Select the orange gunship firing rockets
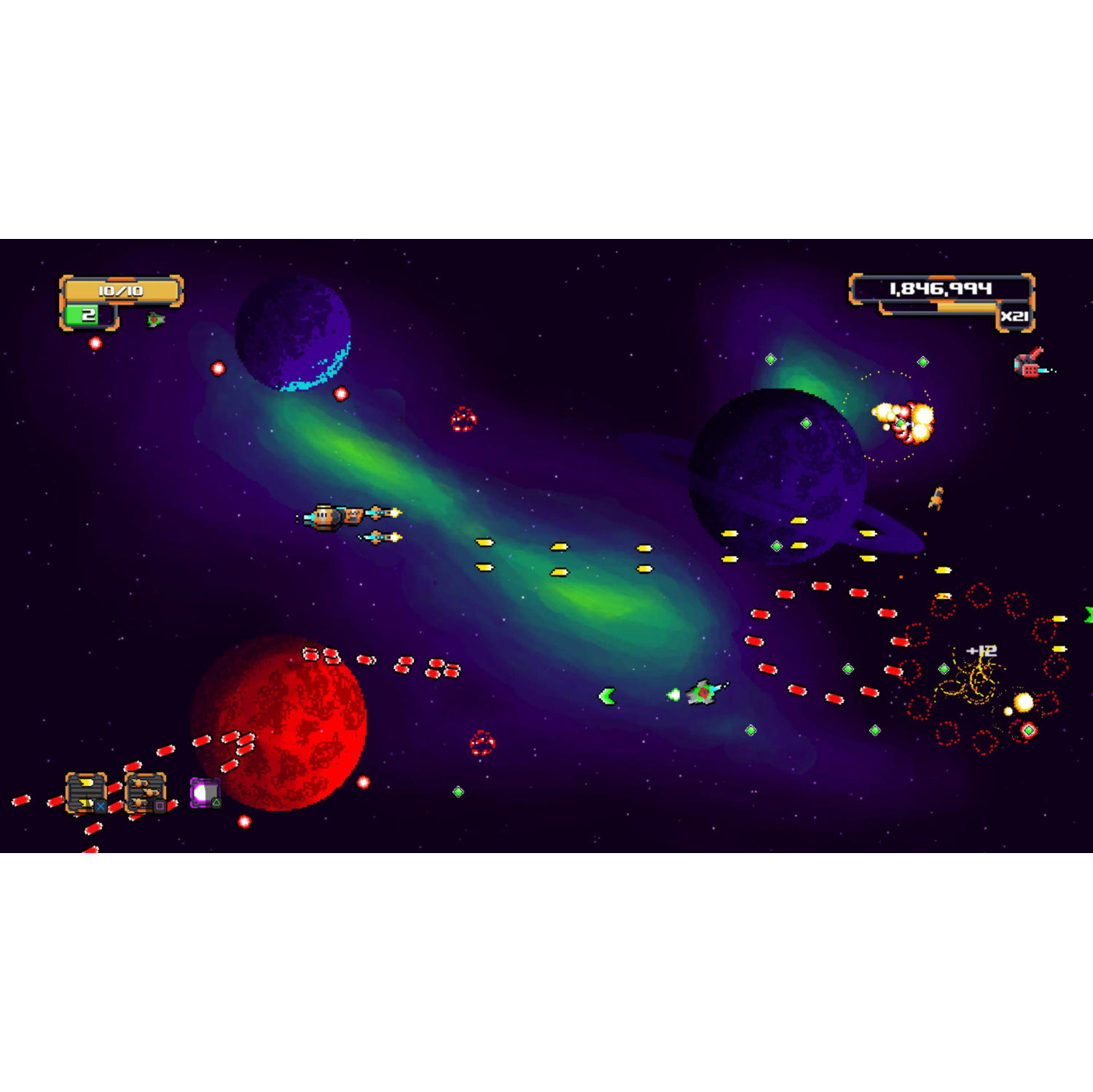 [x=332, y=516]
